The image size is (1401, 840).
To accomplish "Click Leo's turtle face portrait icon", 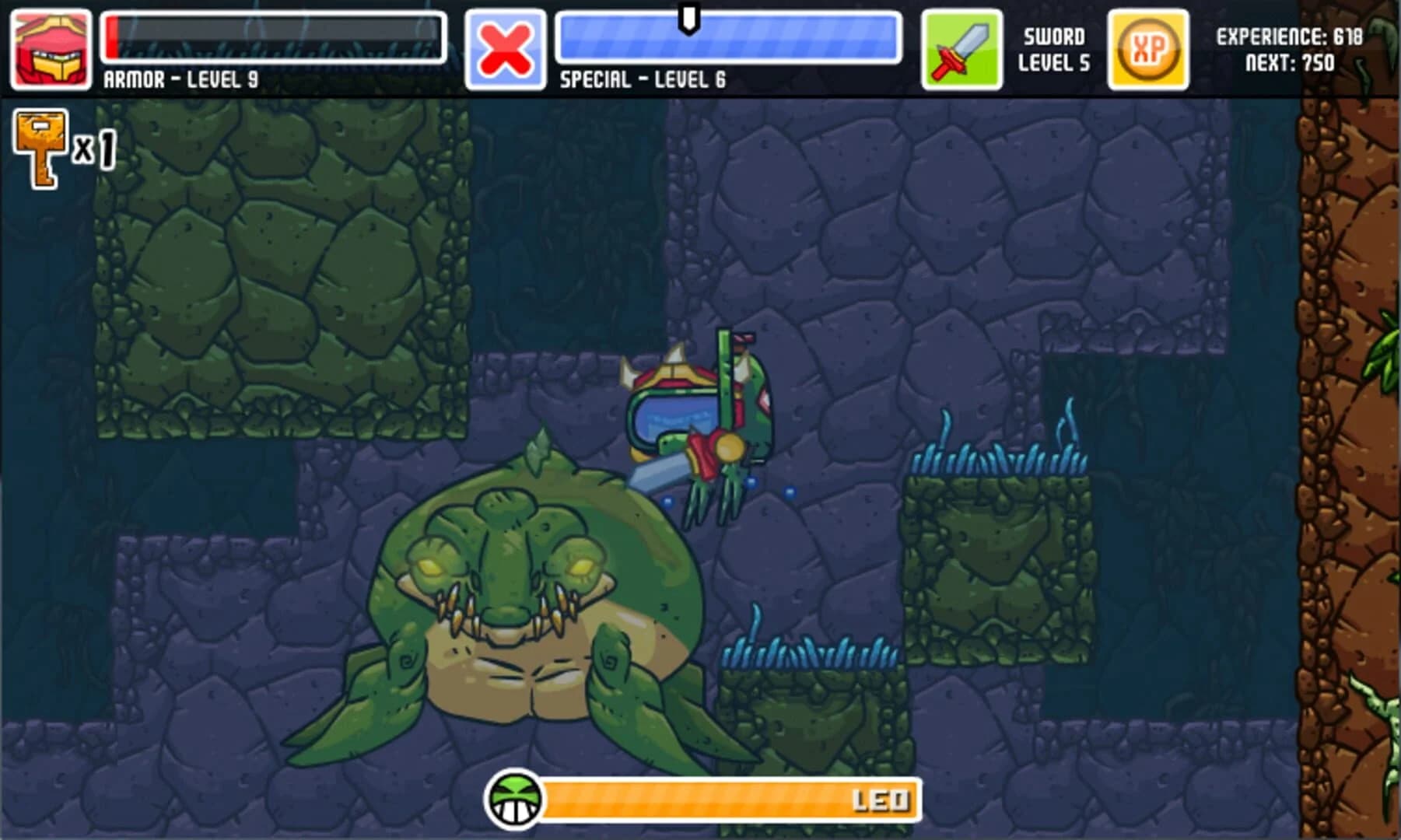I will 515,801.
